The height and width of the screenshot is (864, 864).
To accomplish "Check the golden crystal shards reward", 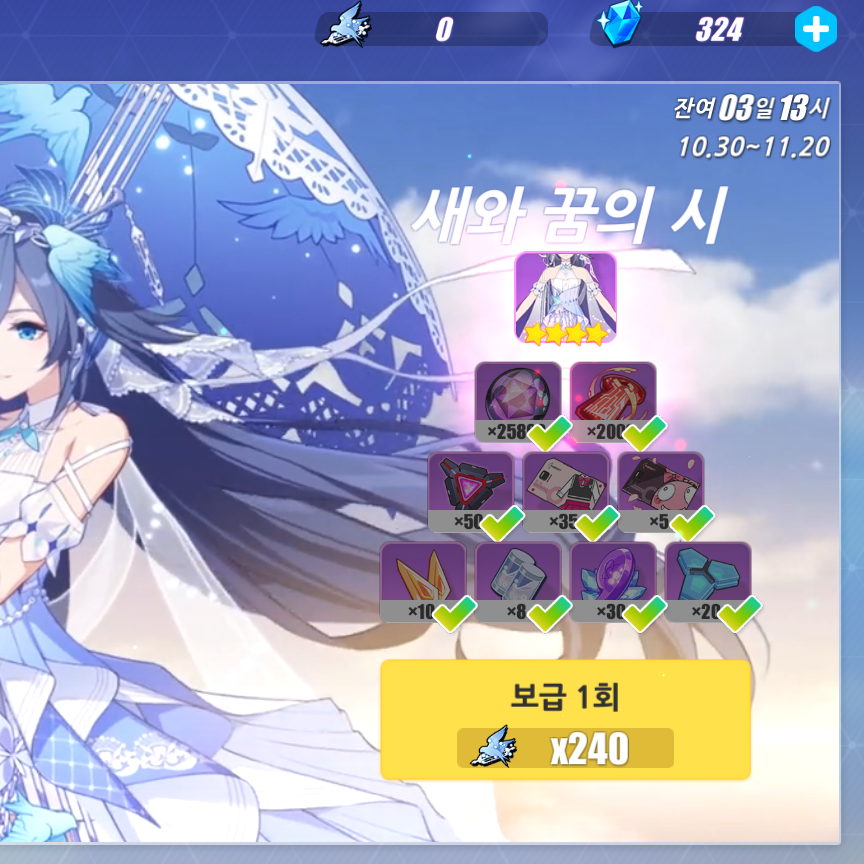I will 423,581.
